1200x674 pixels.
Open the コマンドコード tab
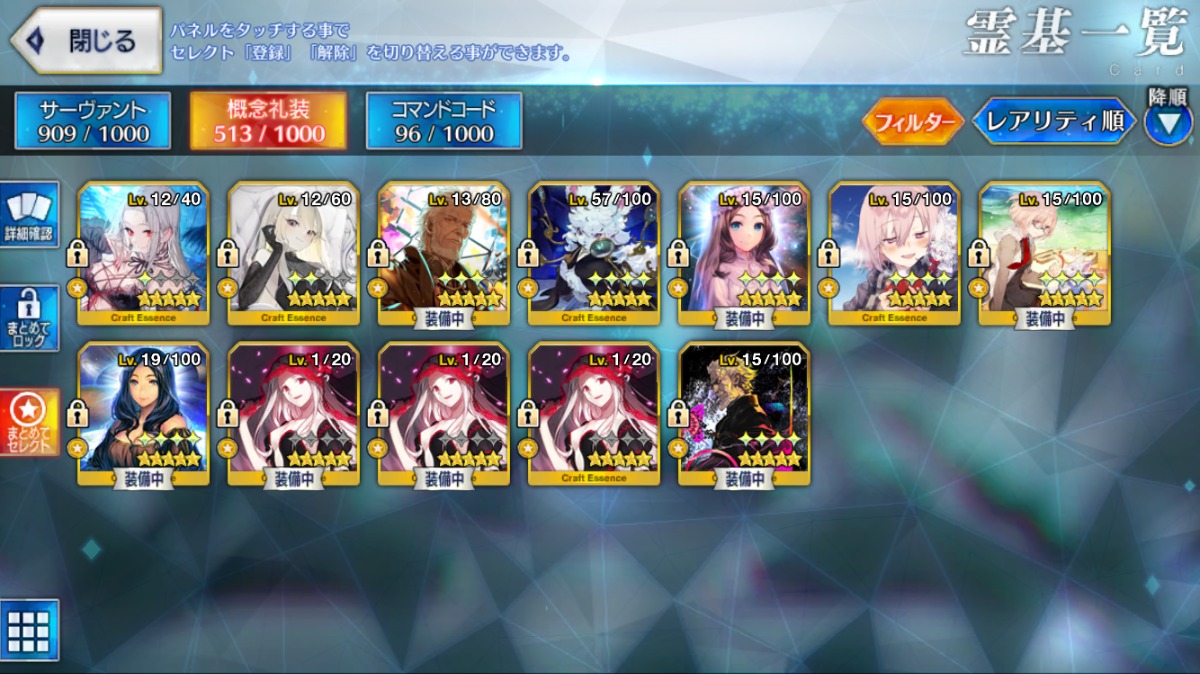444,121
